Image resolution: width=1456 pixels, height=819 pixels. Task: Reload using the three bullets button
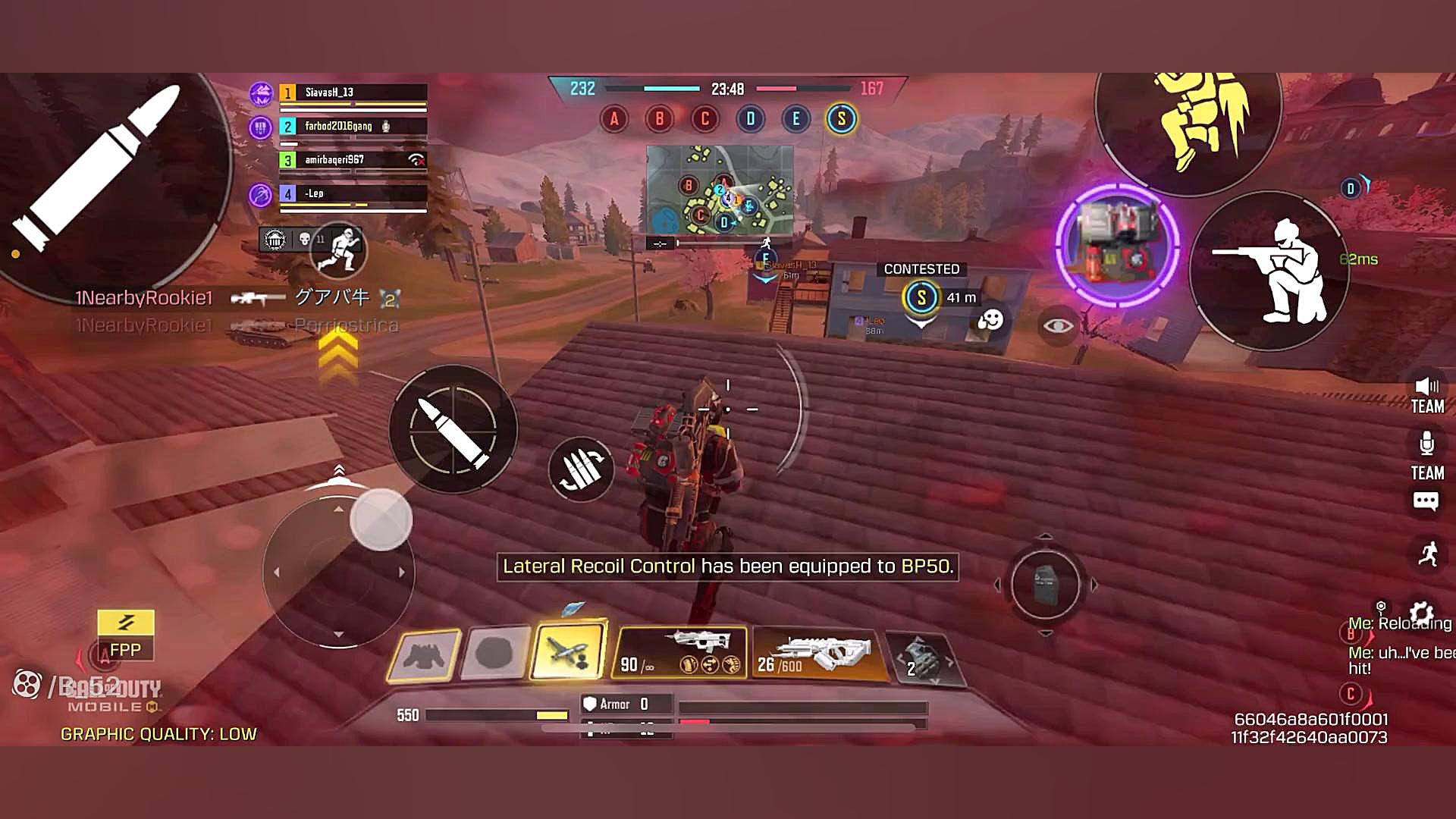(581, 469)
